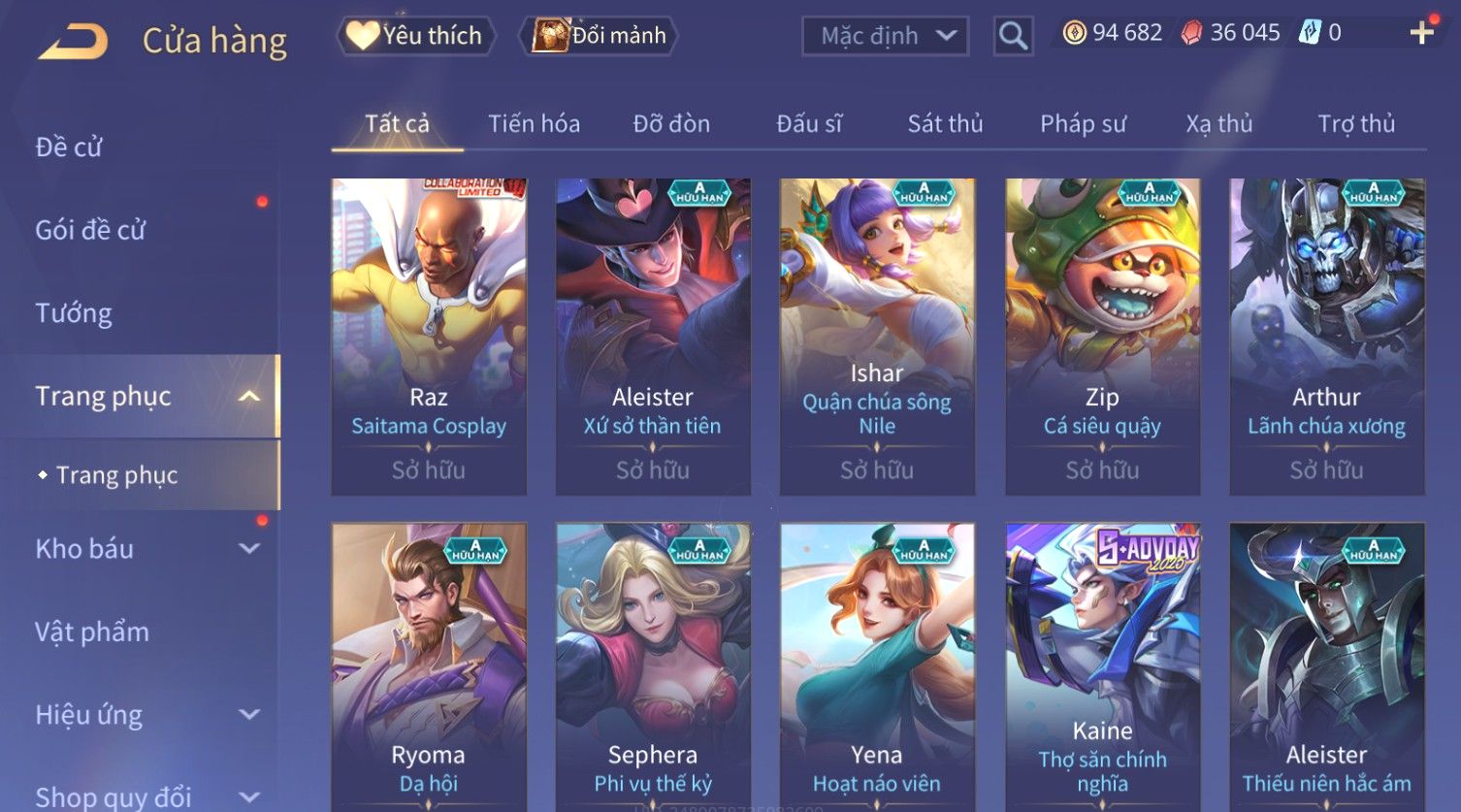Open the Kaine Thợ săn chính nghĩa skin
This screenshot has width=1461, height=812.
[1102, 669]
